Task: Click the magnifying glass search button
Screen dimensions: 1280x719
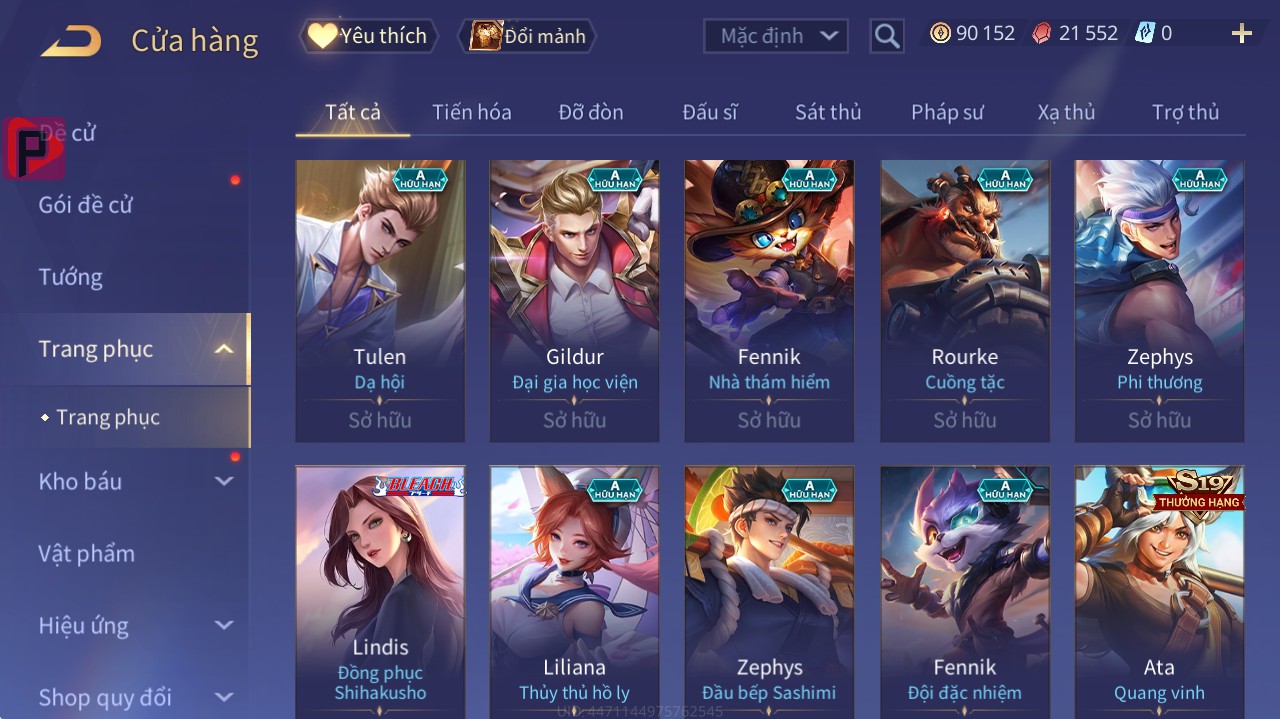Action: pos(886,36)
